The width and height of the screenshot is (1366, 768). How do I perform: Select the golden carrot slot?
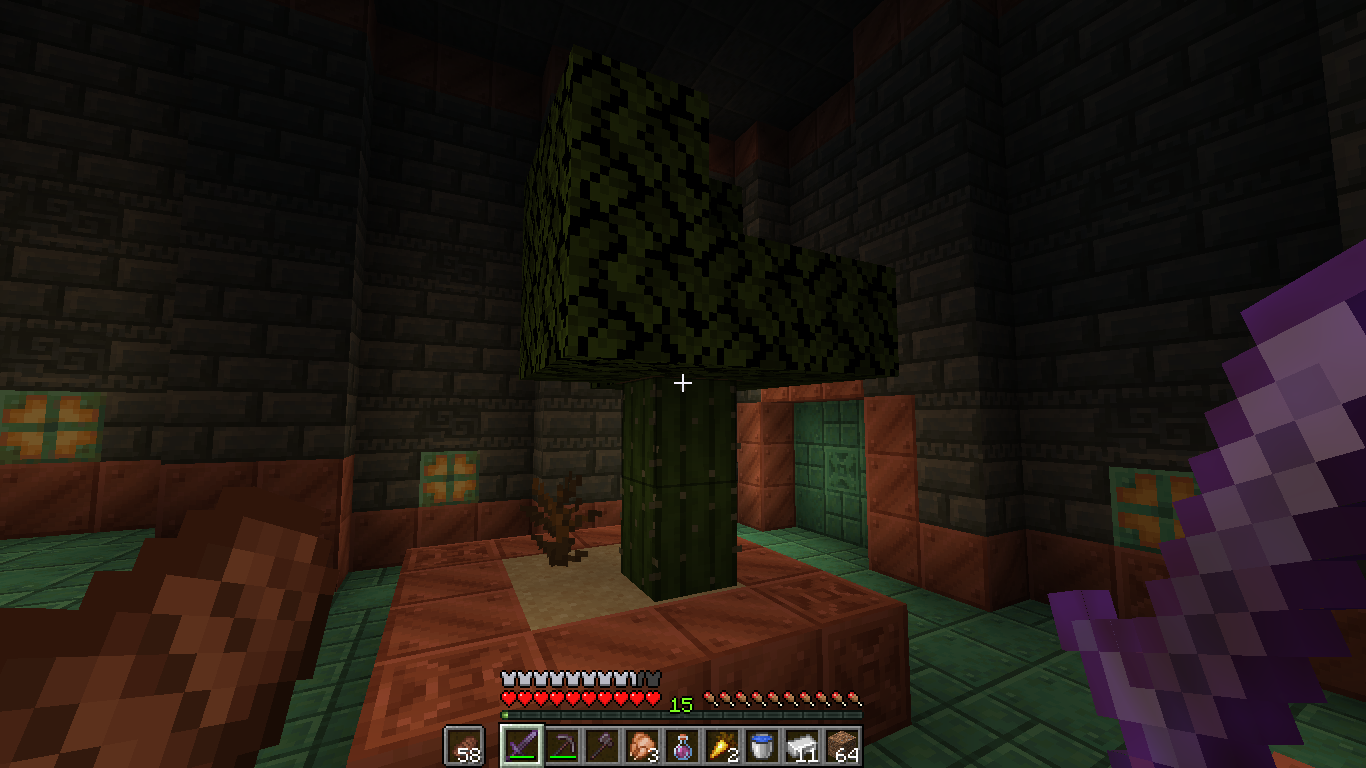(721, 746)
